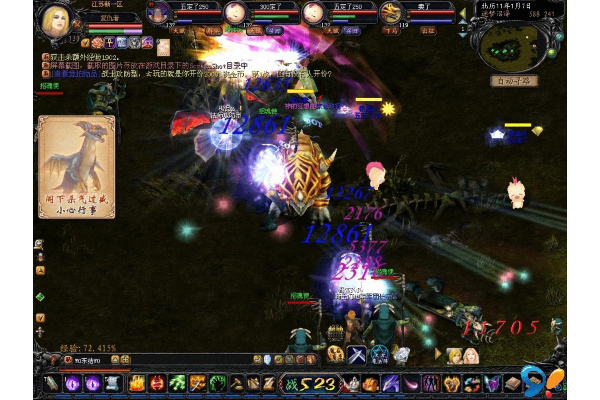600x400 pixels.
Task: Click the crossed swords icon above the hotbar
Action: pos(356,354)
